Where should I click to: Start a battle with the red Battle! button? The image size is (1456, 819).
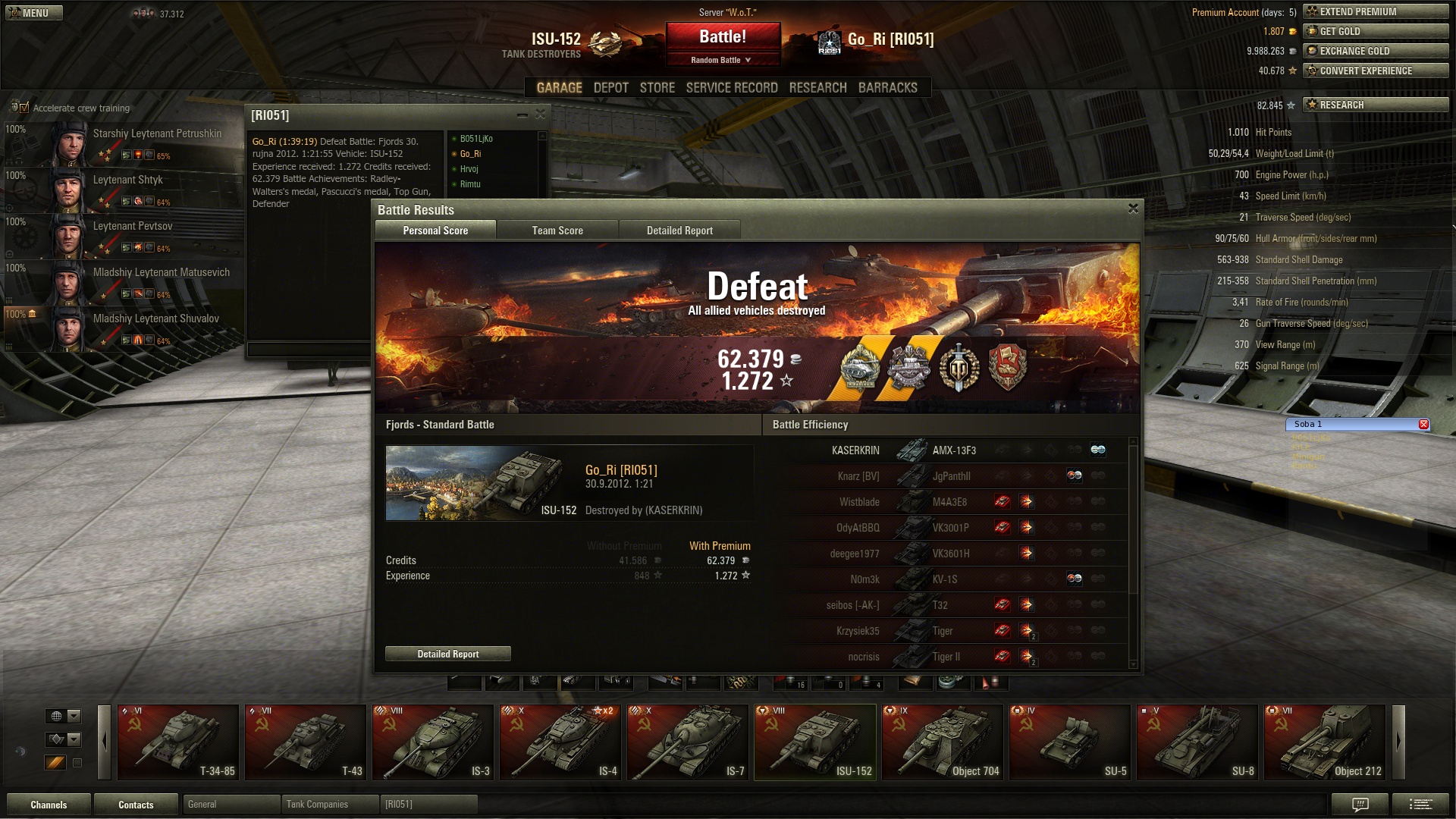[723, 36]
